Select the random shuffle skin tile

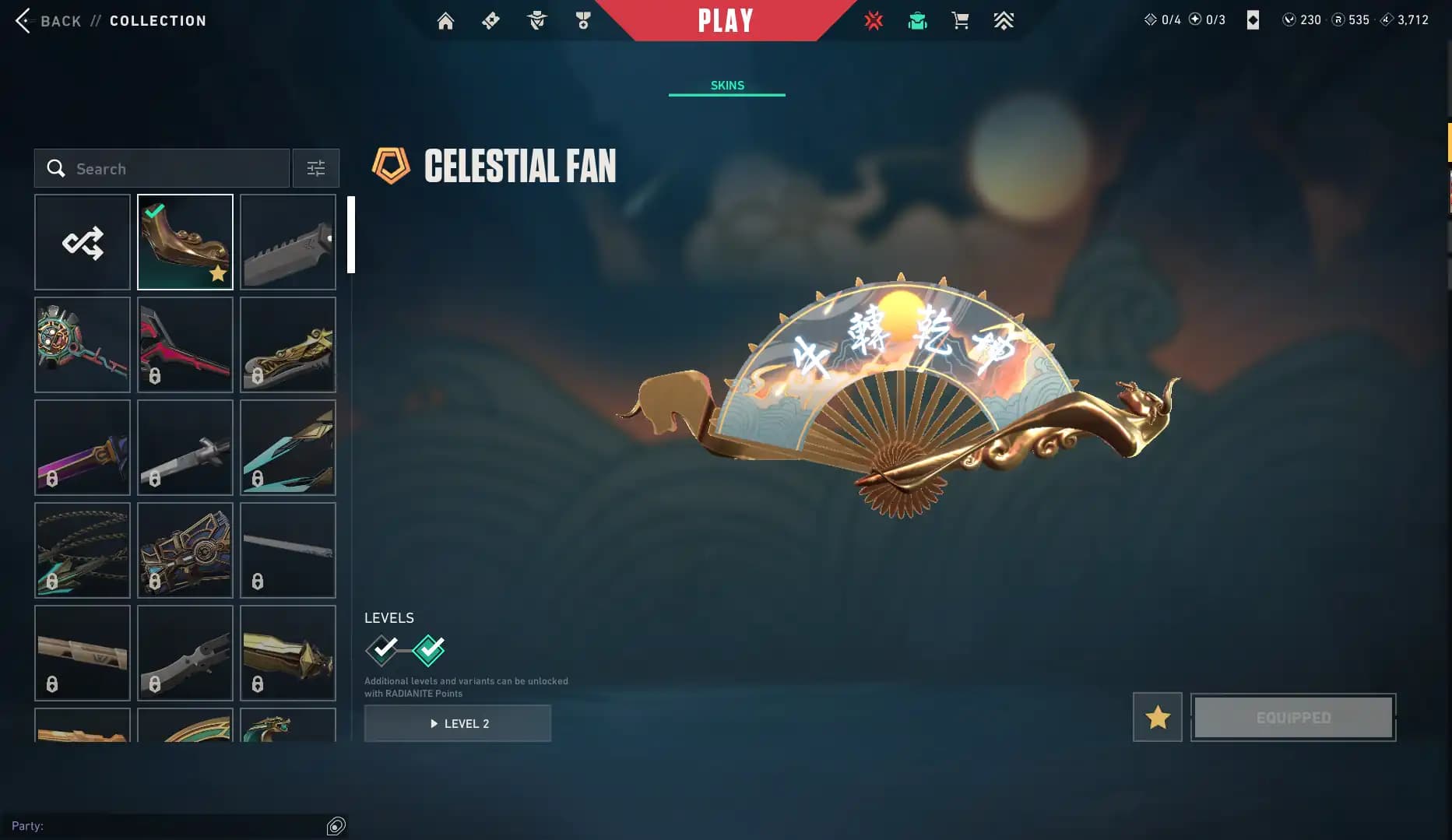[x=83, y=242]
